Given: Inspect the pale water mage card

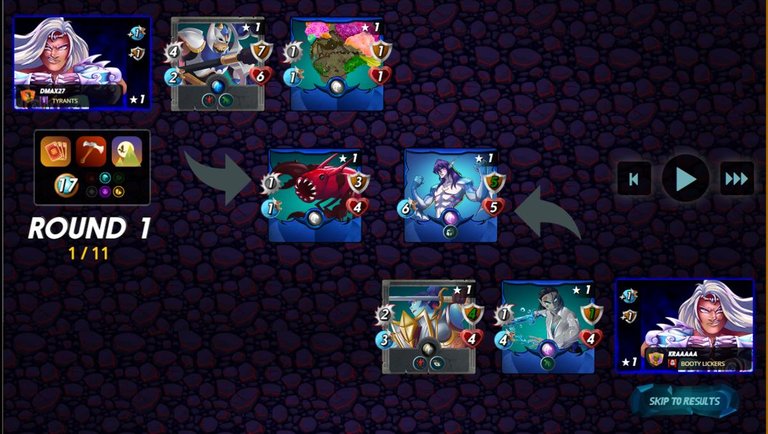Looking at the screenshot, I should 547,326.
